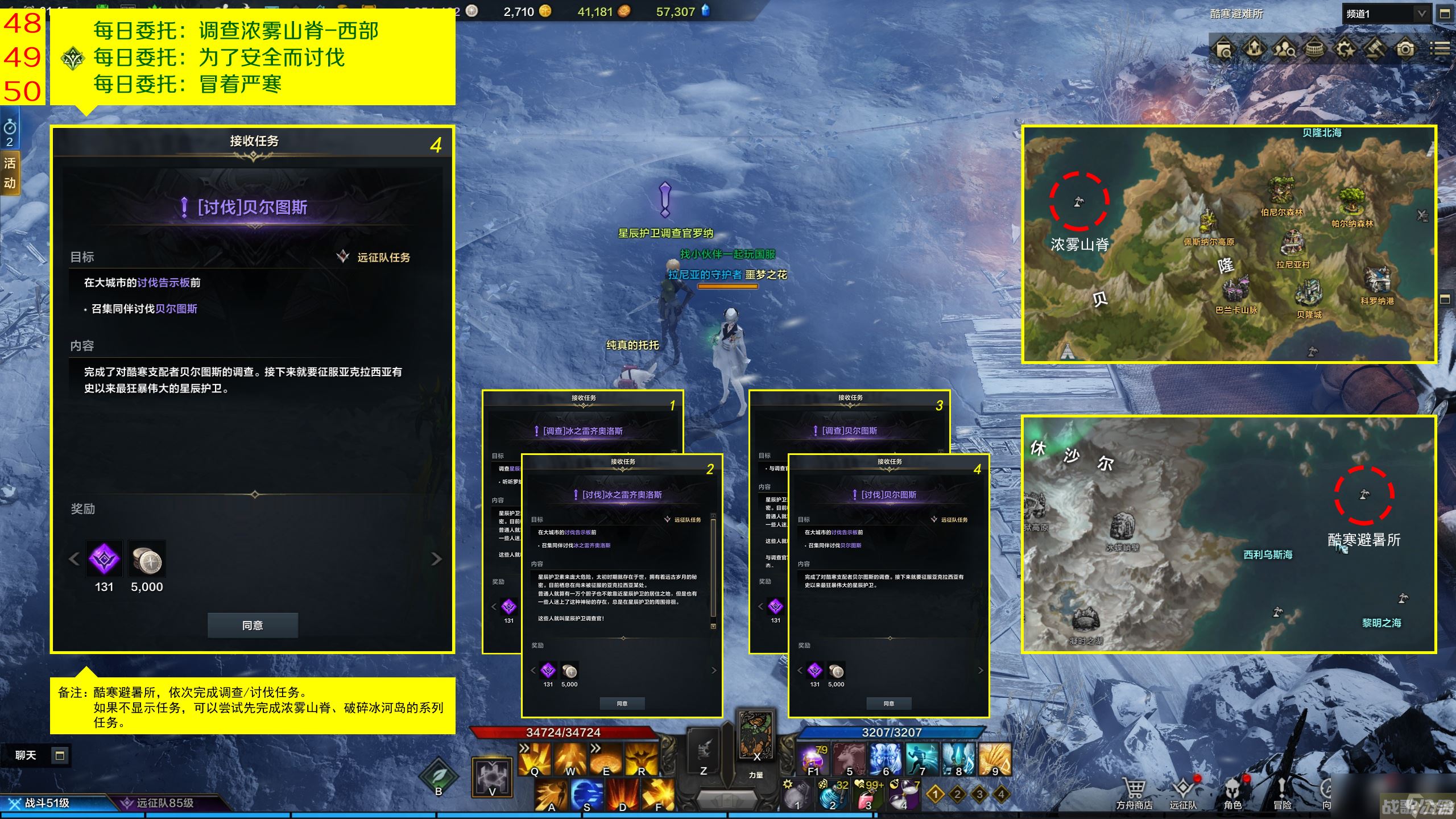The image size is (1456, 819).
Task: Switch to item preset diamond 2
Action: (x=957, y=794)
